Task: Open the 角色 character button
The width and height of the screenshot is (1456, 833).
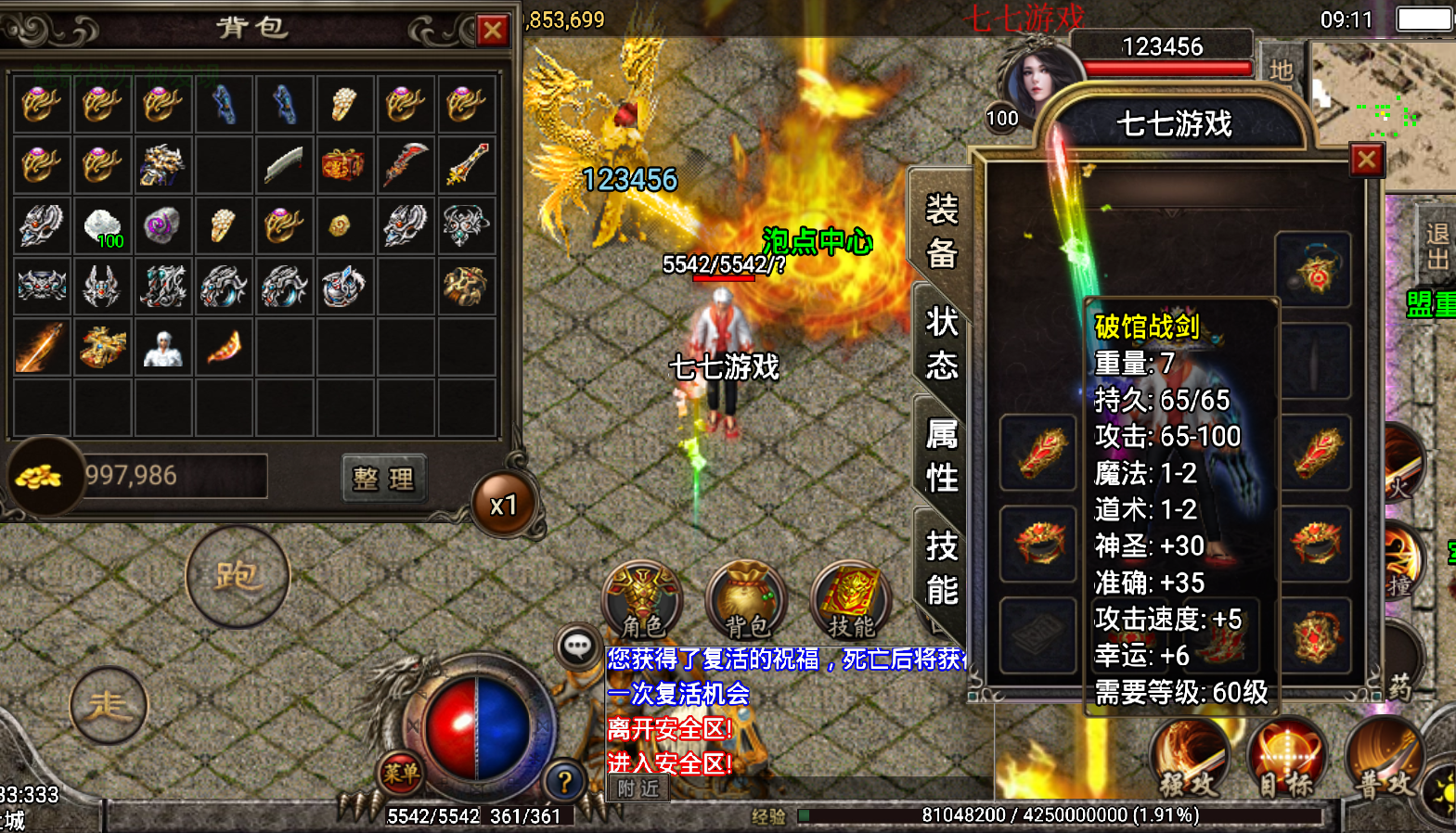Action: click(x=643, y=601)
